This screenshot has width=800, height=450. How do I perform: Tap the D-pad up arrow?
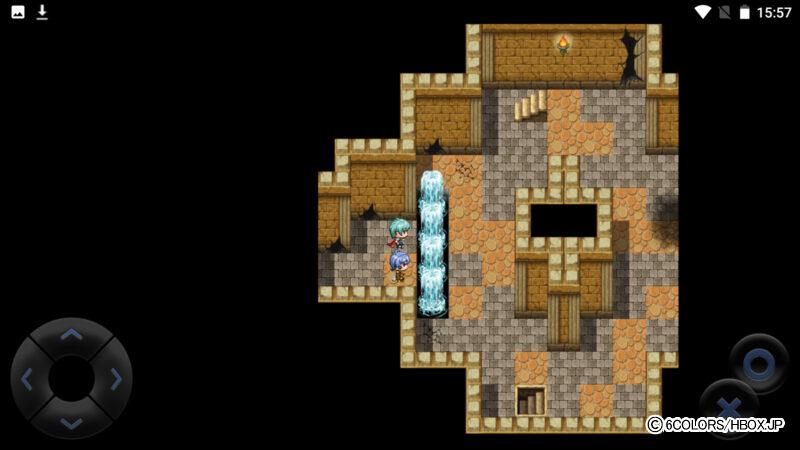(x=71, y=335)
